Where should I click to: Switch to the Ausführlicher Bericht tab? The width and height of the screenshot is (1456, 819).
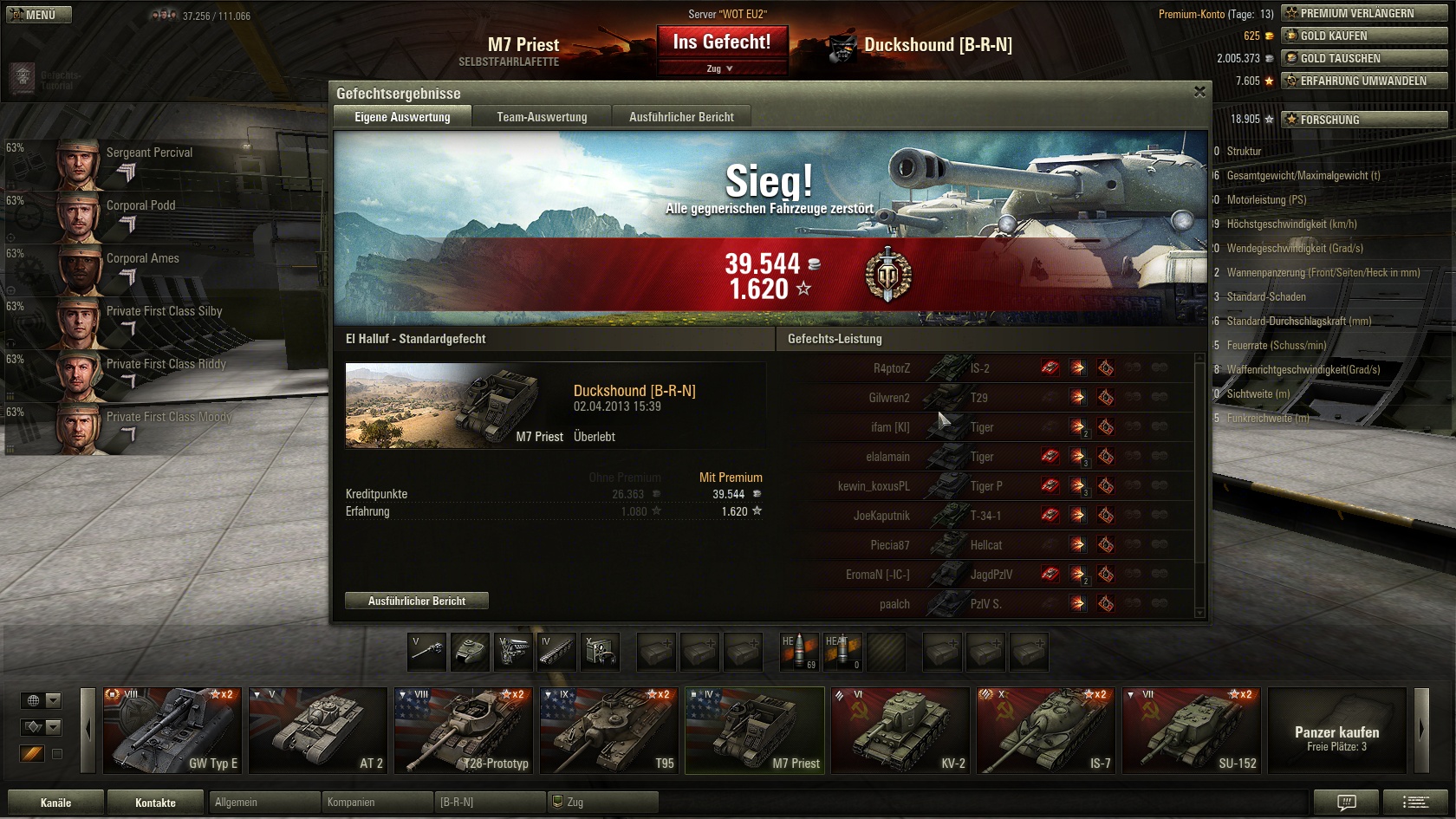click(681, 117)
